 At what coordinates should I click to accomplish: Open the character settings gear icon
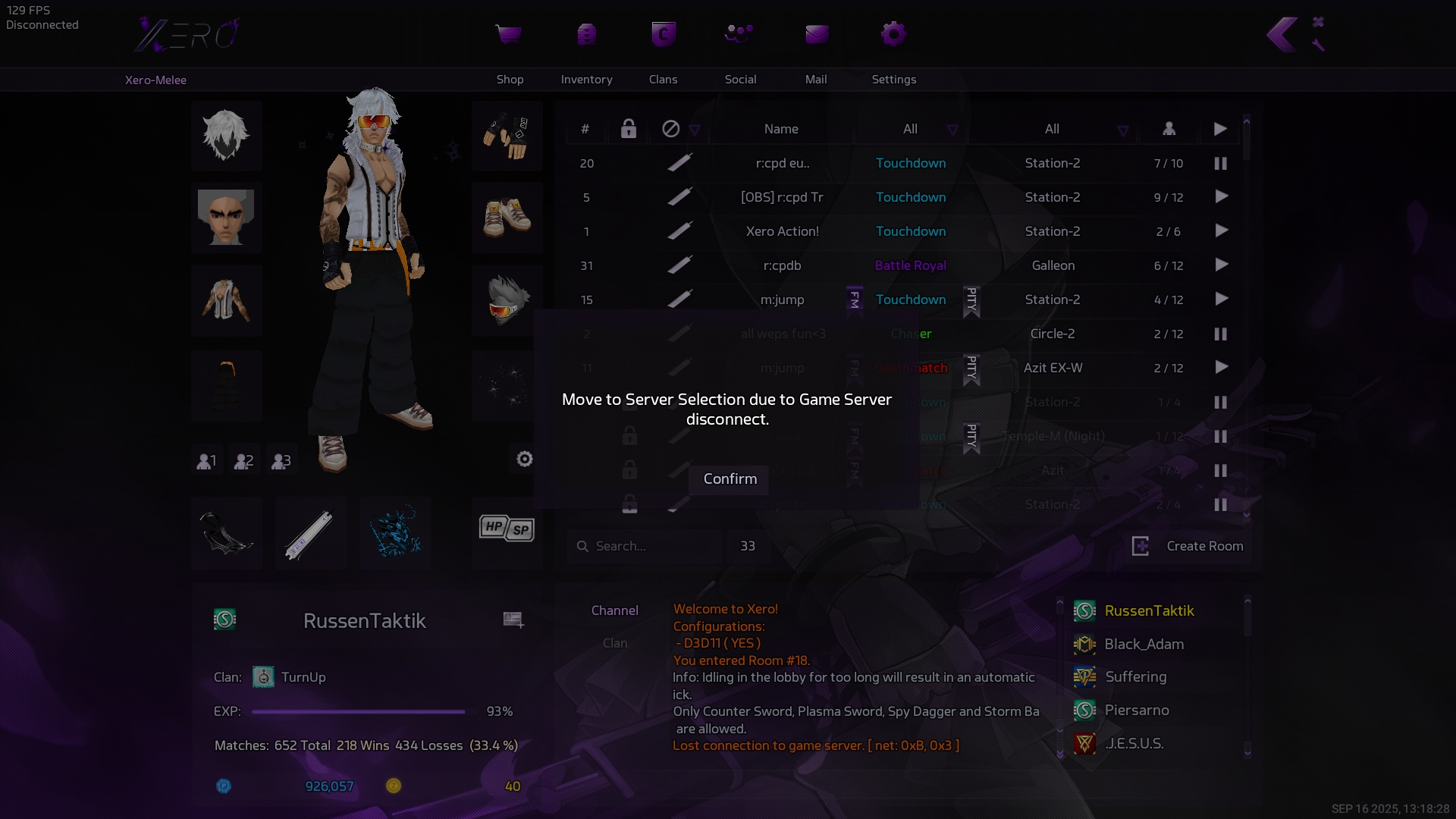coord(524,459)
